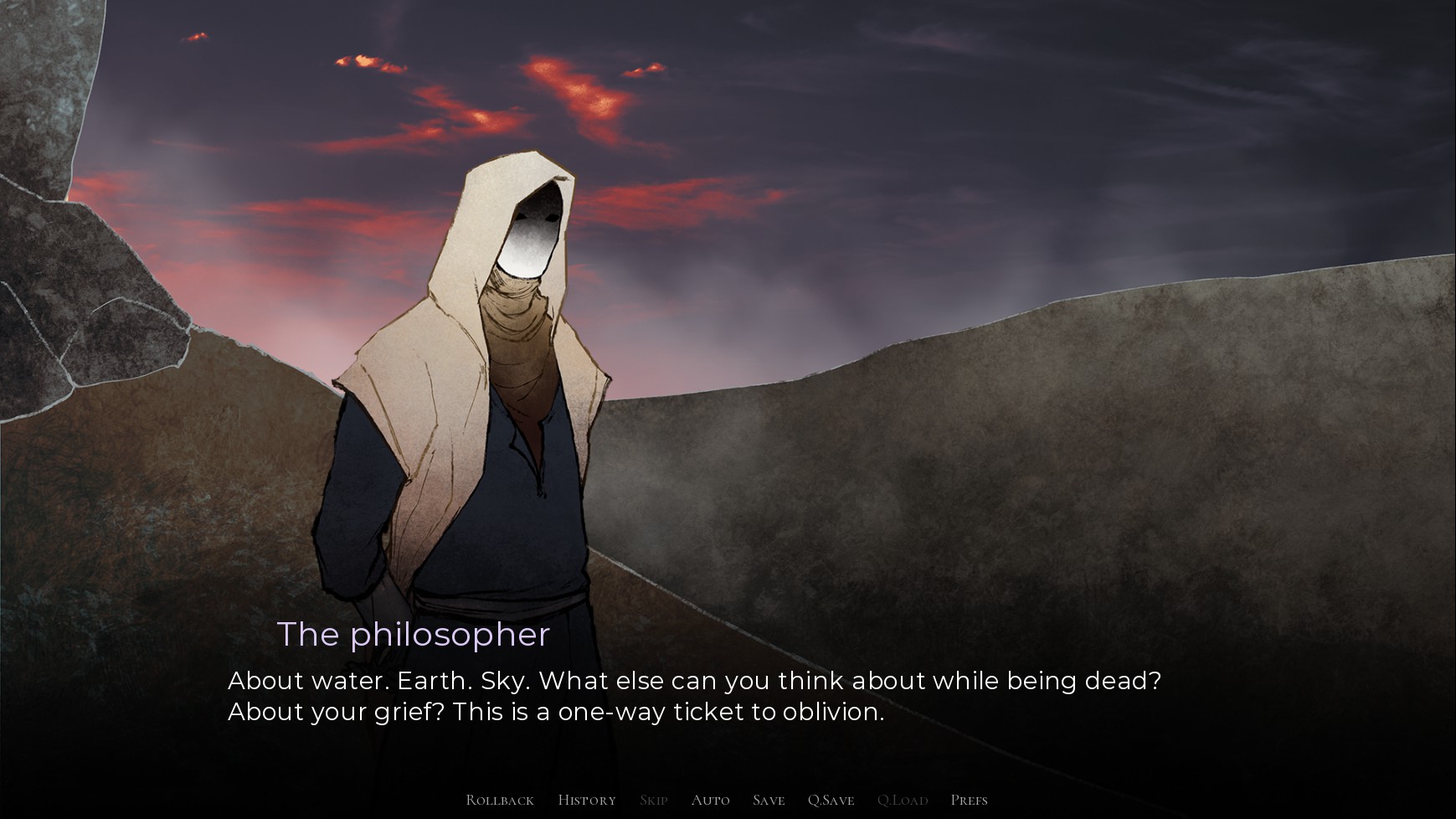Select Prefs at the far right of the menu

coord(970,800)
